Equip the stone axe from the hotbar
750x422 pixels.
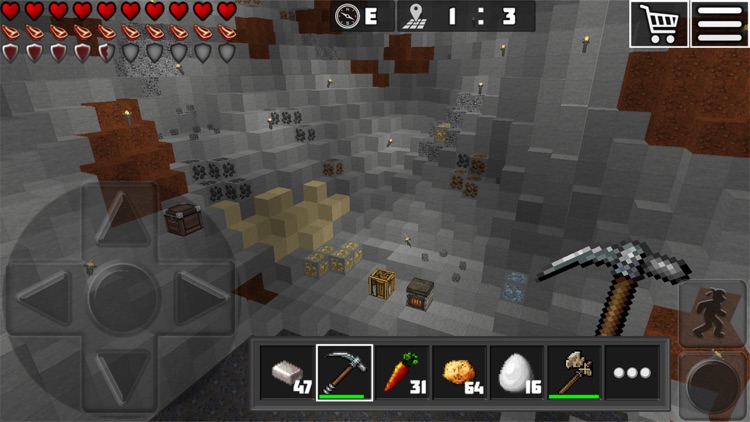(x=574, y=373)
